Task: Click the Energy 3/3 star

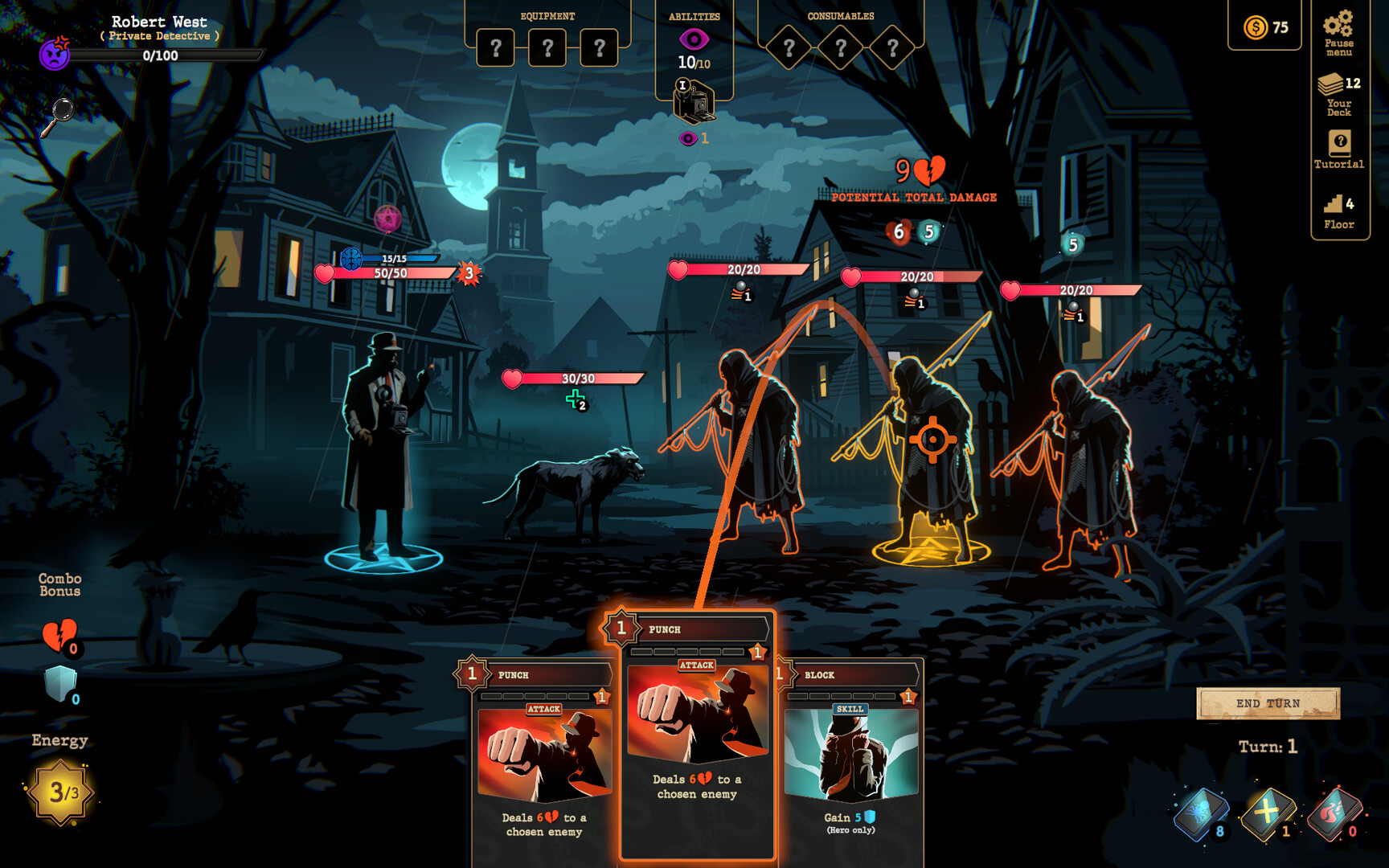Action: [x=60, y=792]
